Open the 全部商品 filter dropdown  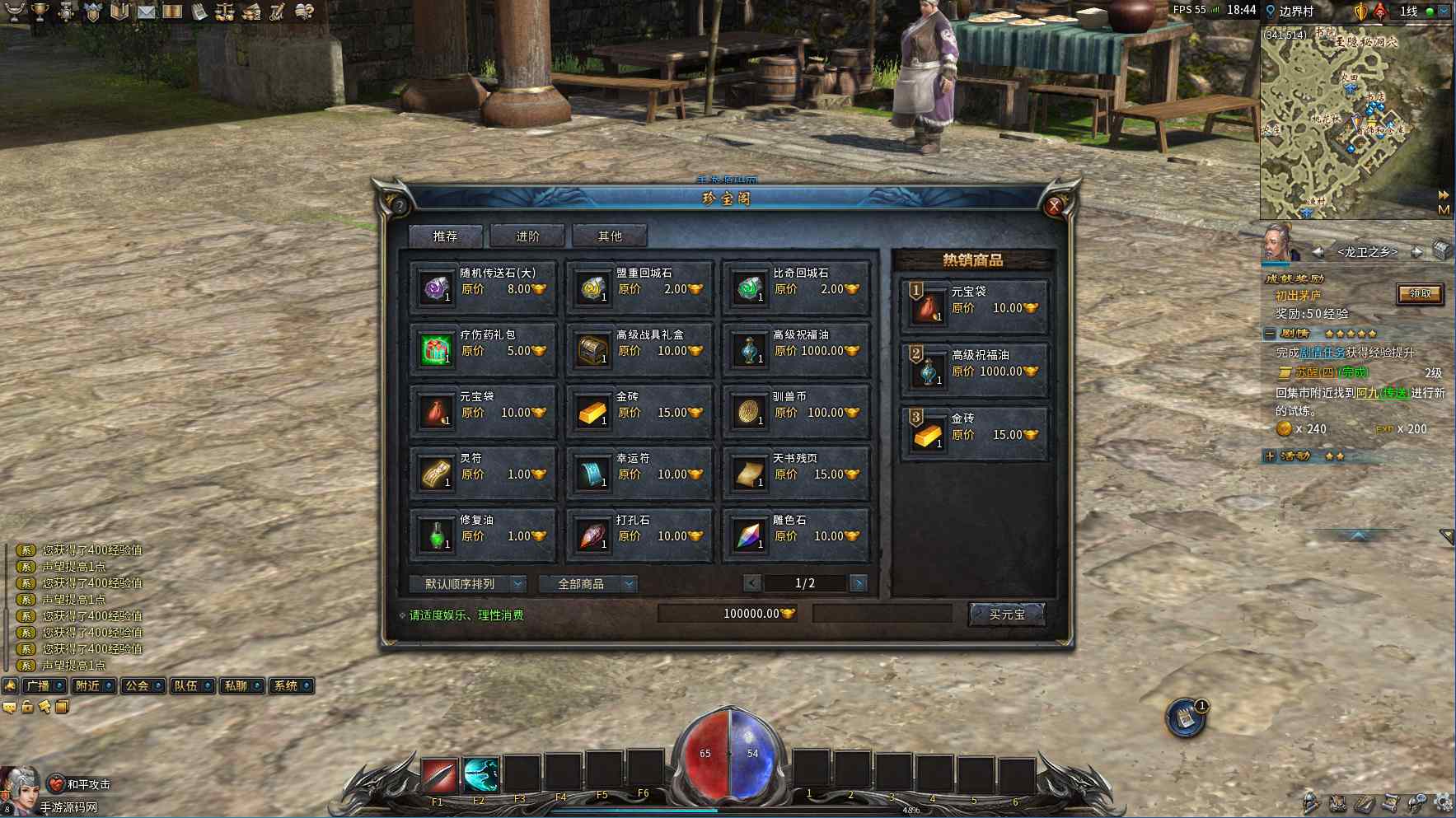[x=588, y=584]
